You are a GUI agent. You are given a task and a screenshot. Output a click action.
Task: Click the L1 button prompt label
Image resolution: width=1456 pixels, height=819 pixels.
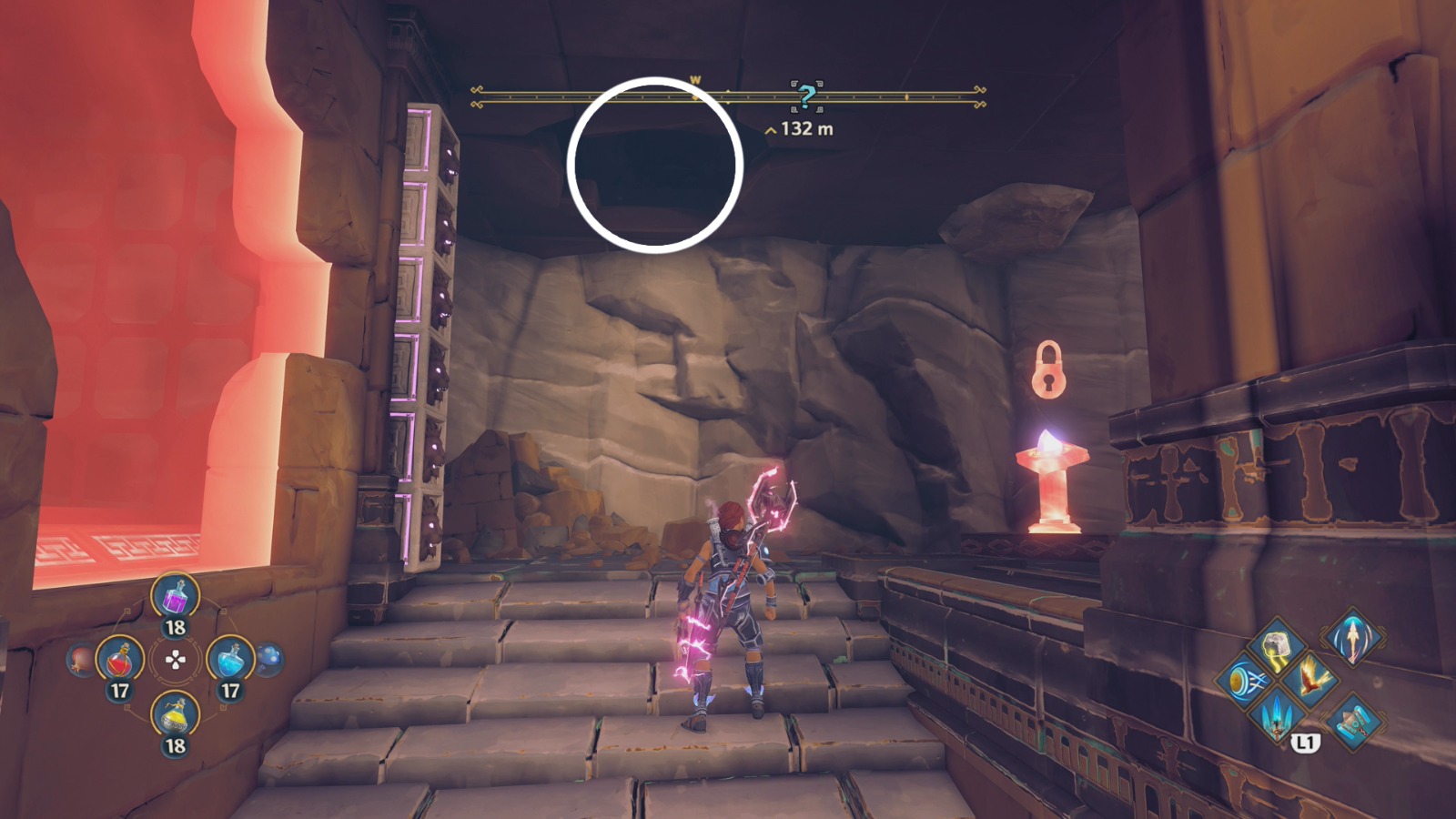[1305, 742]
